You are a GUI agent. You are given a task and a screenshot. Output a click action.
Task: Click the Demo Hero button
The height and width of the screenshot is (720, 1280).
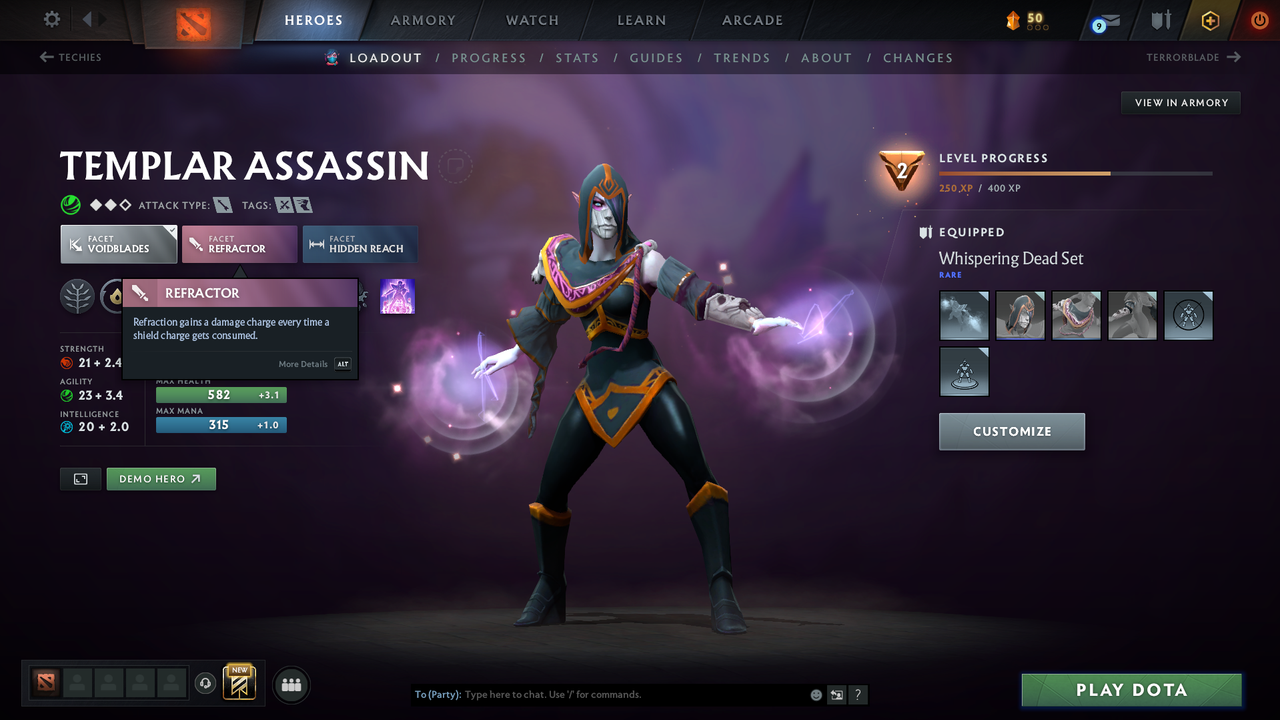tap(161, 478)
